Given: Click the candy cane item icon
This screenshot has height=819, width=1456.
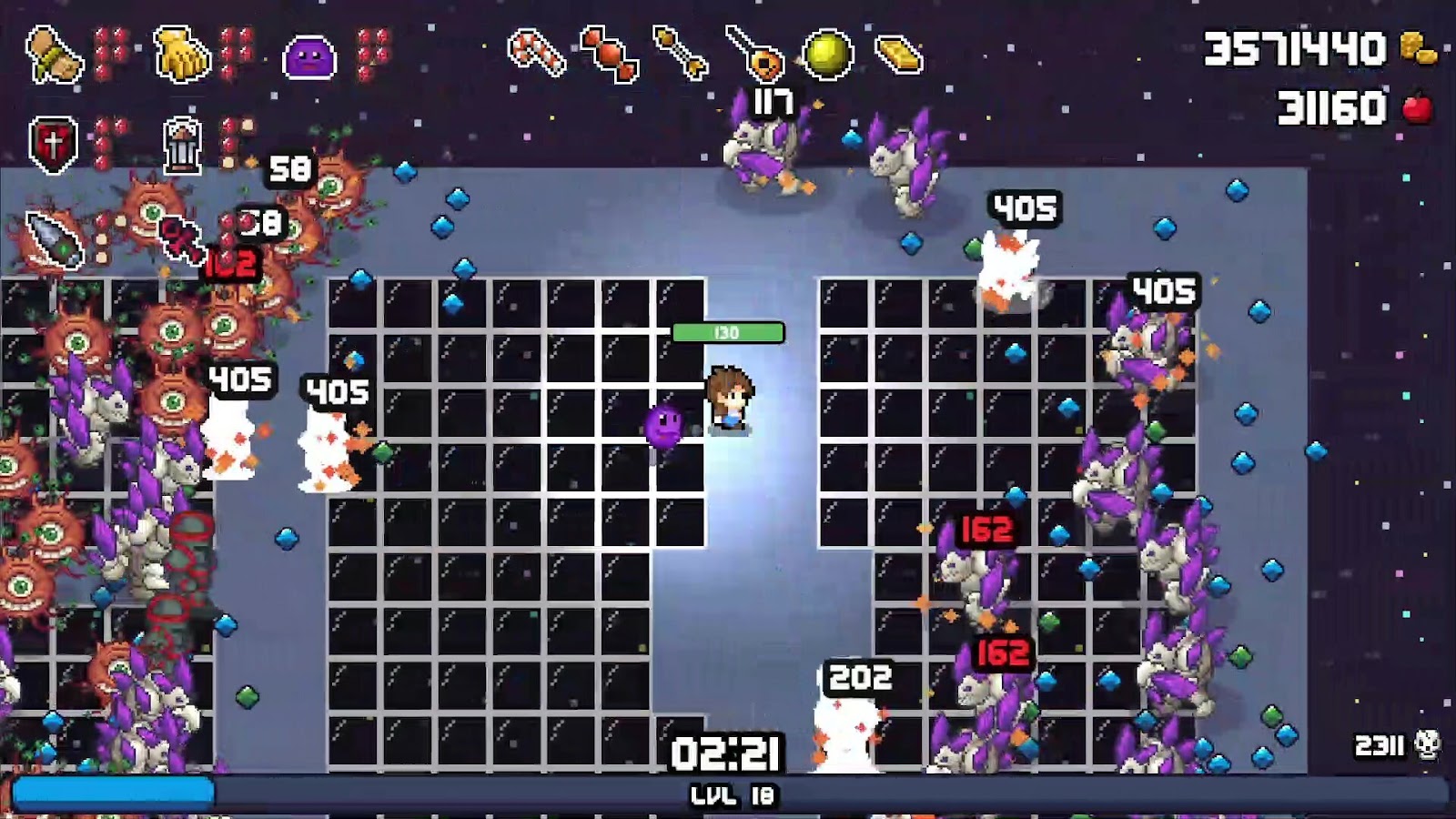Looking at the screenshot, I should tap(536, 52).
